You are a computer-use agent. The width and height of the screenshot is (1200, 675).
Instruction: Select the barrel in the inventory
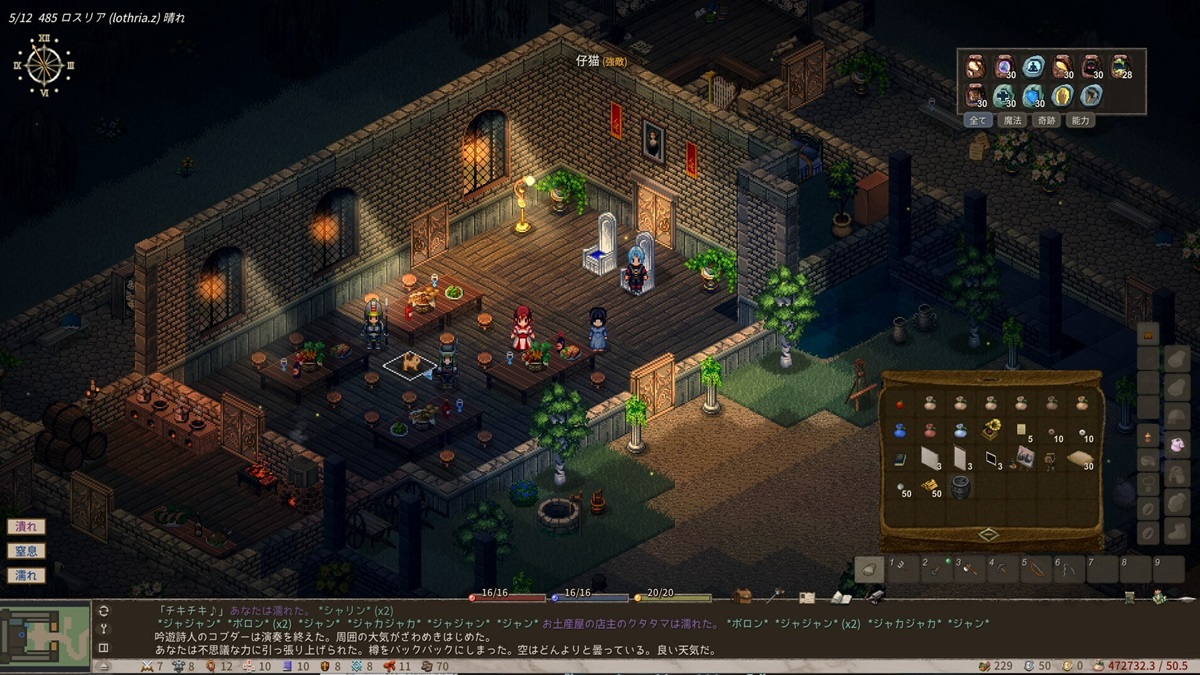[960, 486]
